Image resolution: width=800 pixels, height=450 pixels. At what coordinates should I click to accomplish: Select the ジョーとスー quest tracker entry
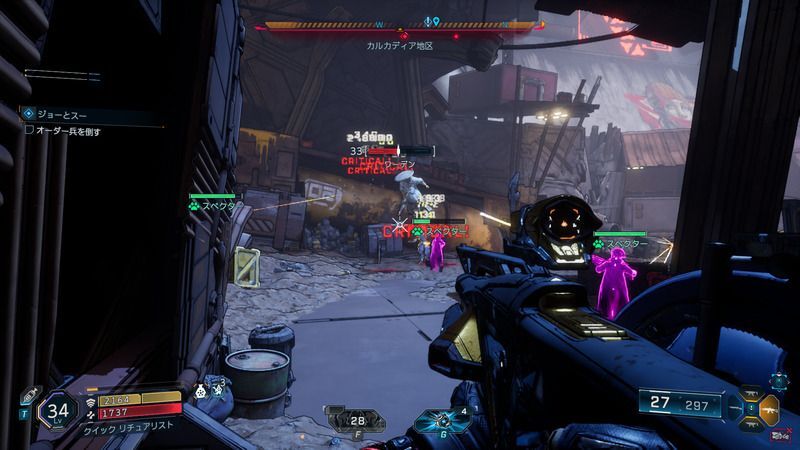coord(60,114)
